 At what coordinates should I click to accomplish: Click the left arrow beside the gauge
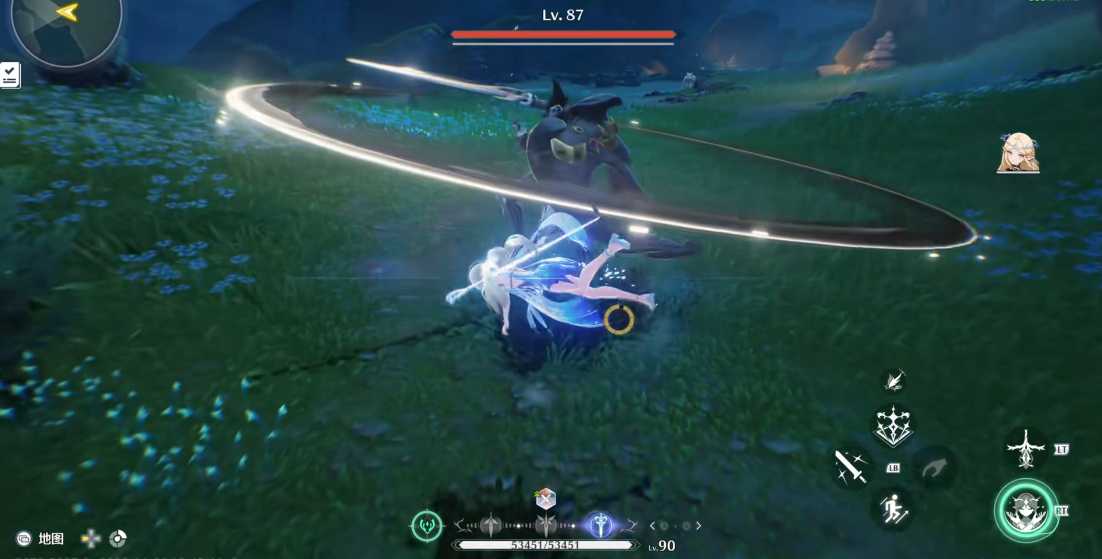[x=653, y=526]
